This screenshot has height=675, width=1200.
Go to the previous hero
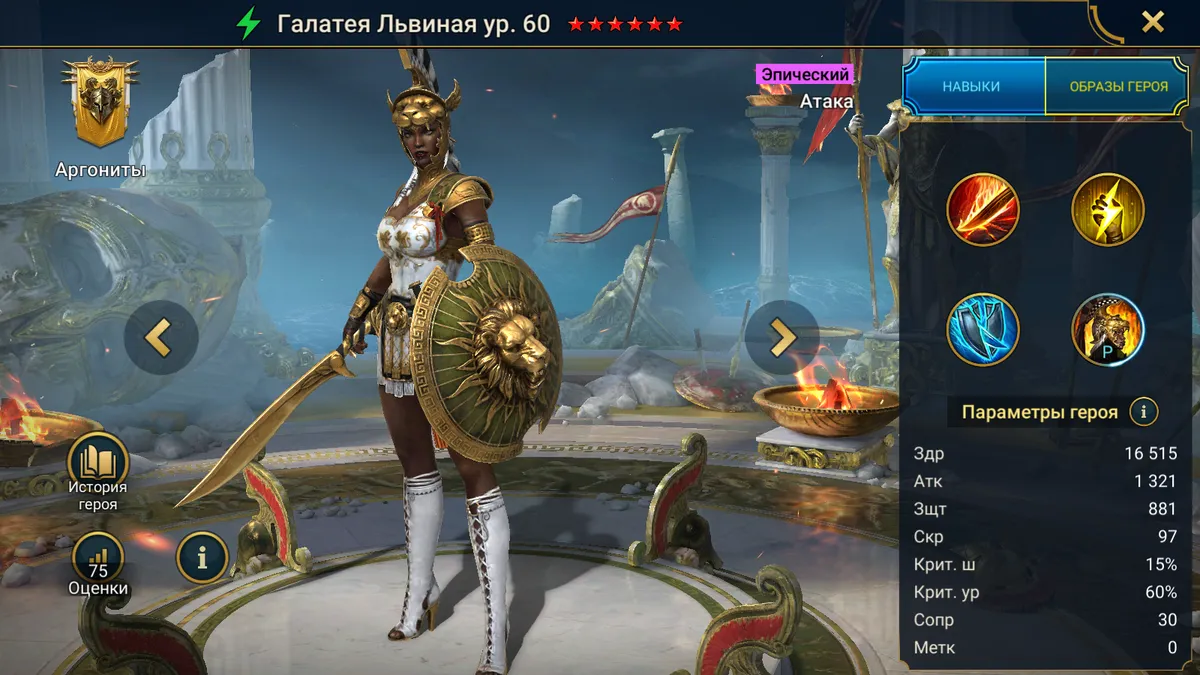click(160, 338)
